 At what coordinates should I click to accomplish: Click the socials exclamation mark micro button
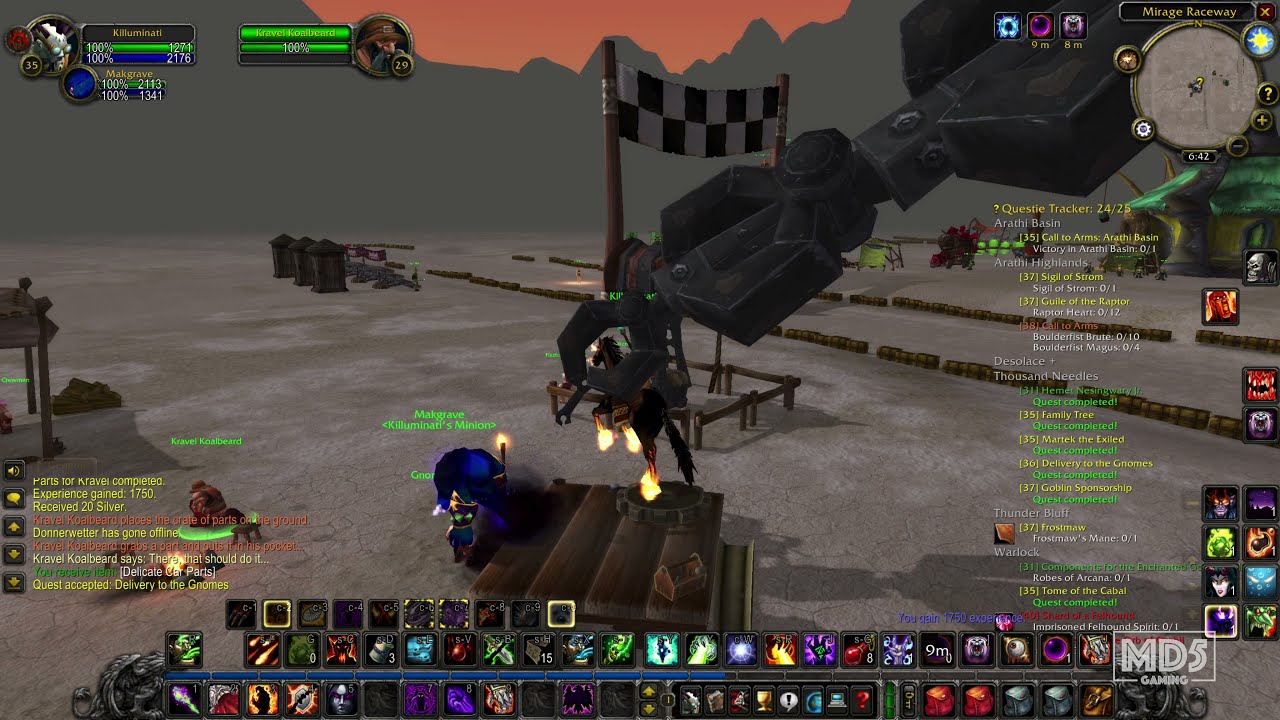coord(786,700)
